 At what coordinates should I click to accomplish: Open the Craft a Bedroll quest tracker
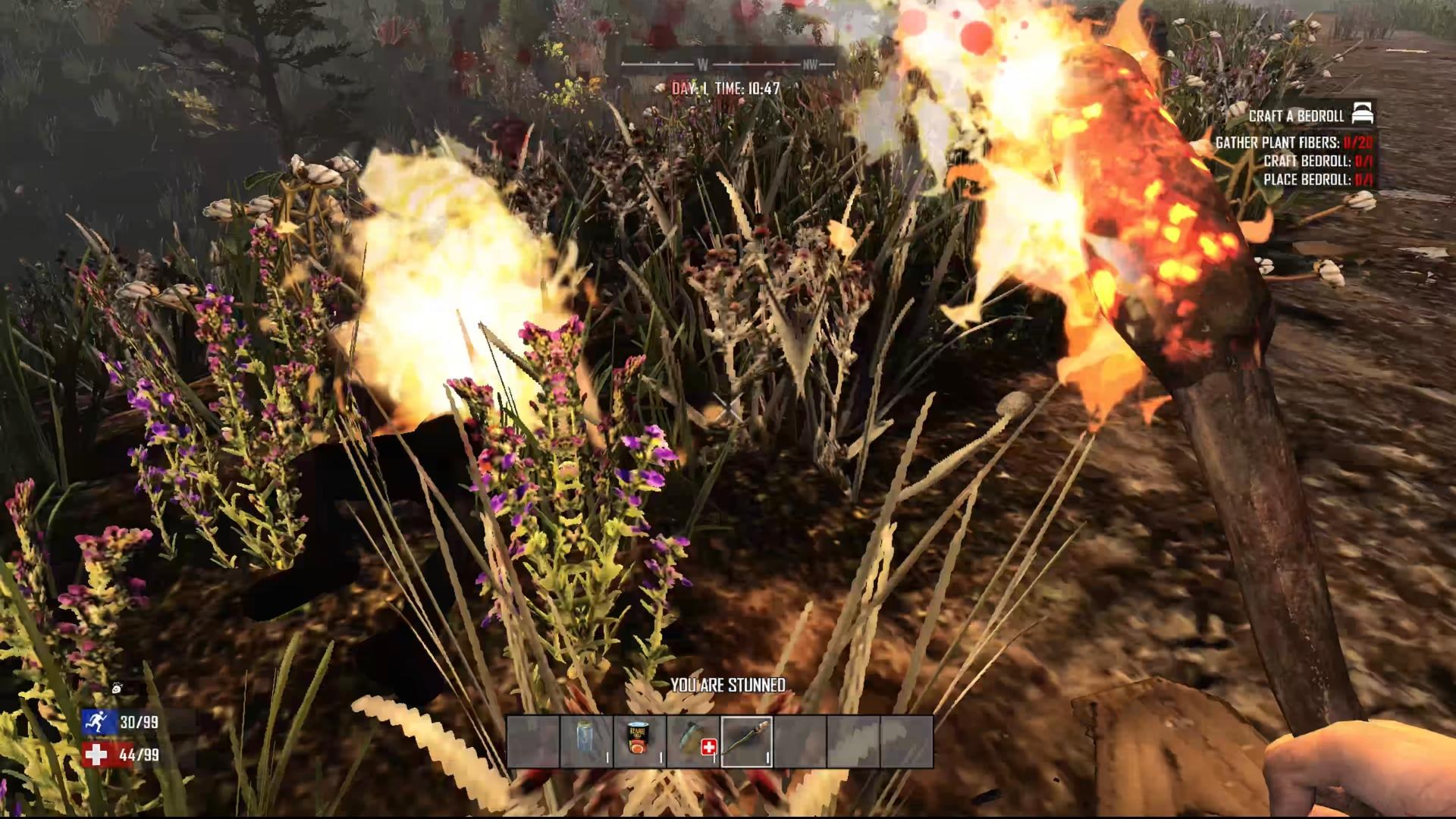pos(1296,116)
